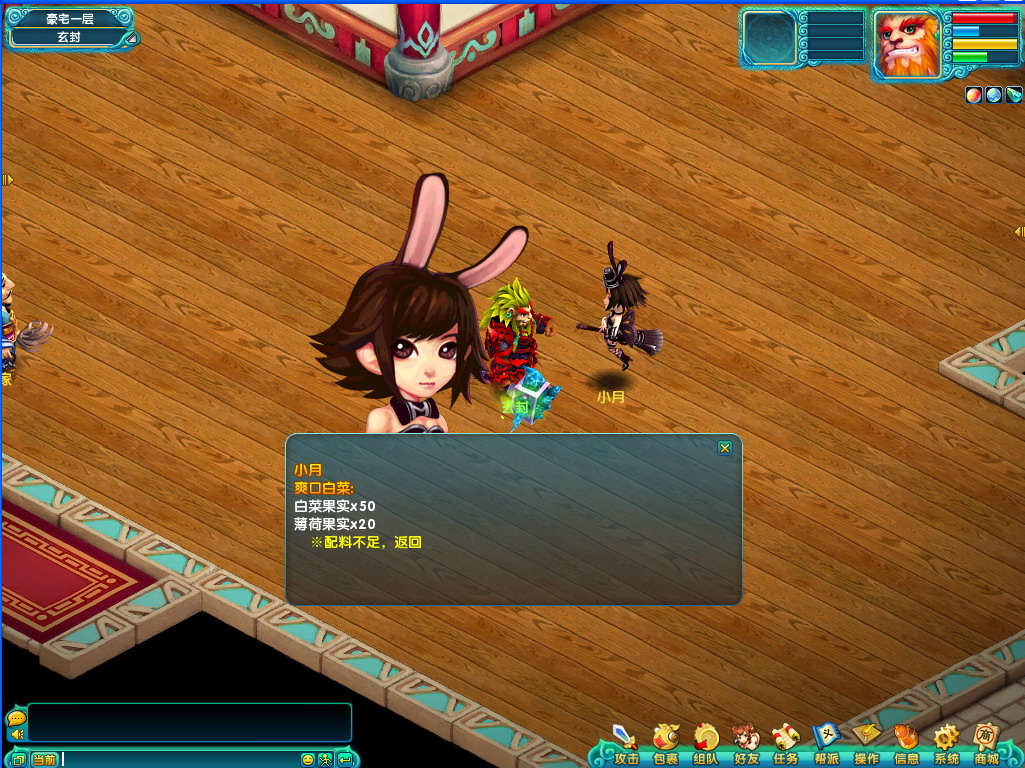Focus the chat text input field
The width and height of the screenshot is (1025, 768).
tap(180, 759)
